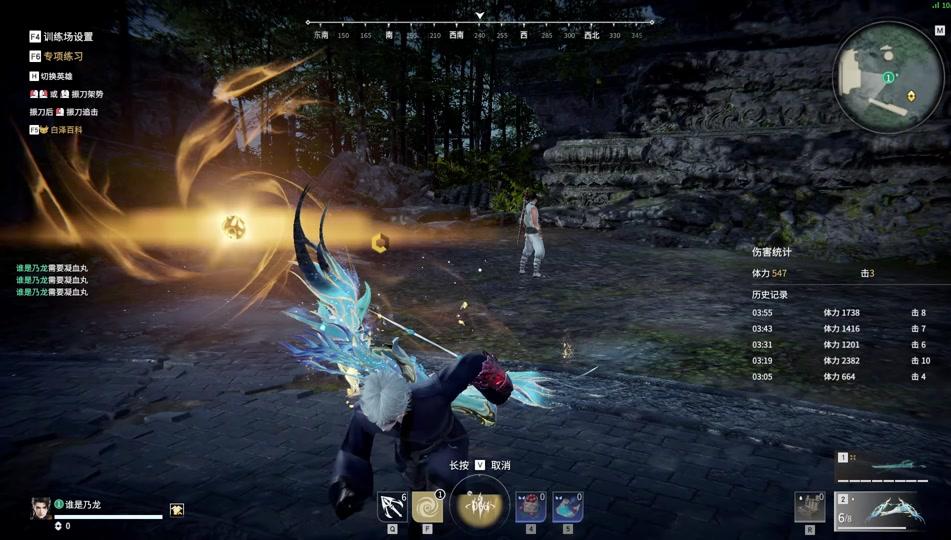Click the yellow armor icon by the health bar
The image size is (951, 540).
(177, 510)
